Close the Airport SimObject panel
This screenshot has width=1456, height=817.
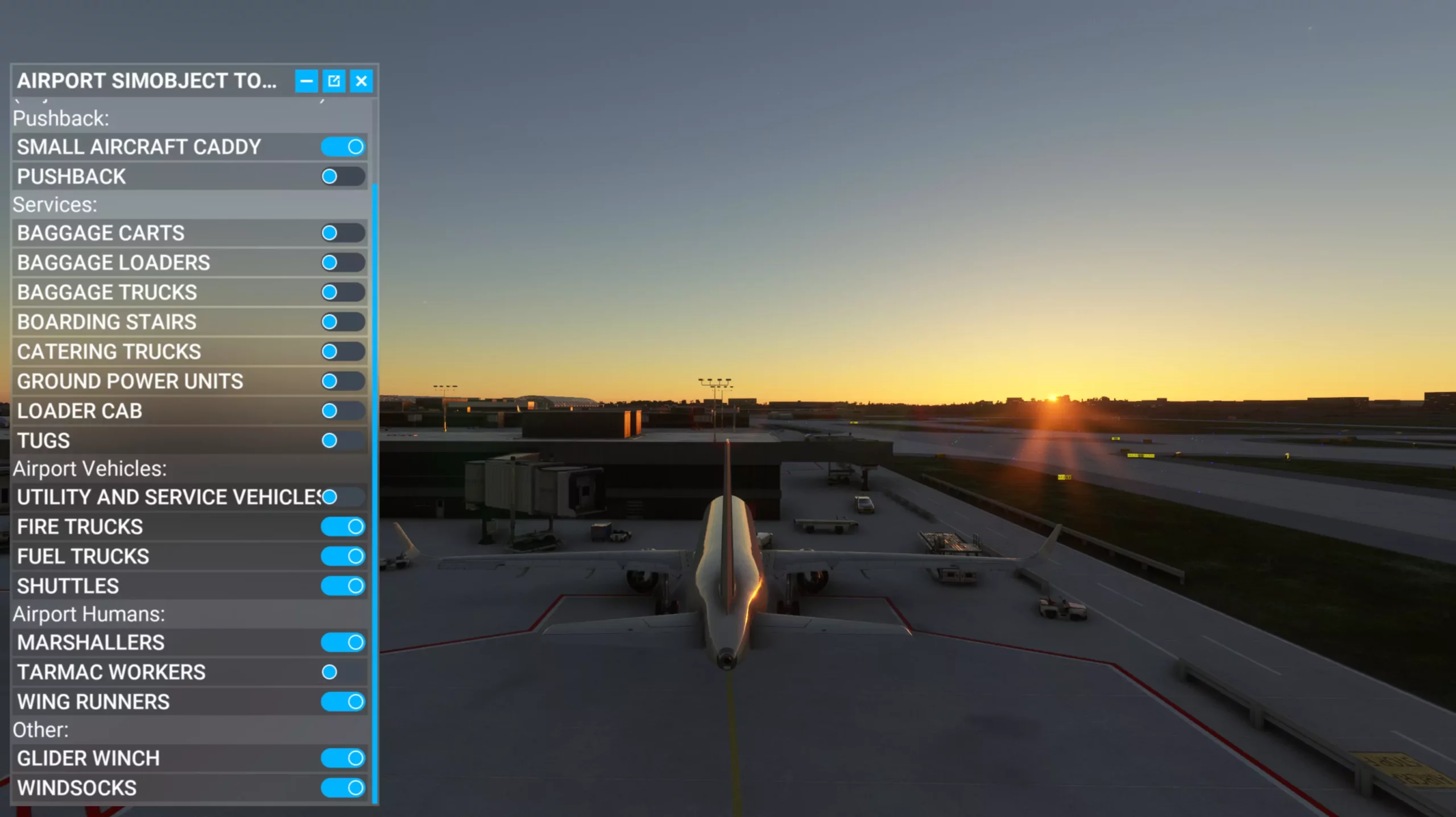click(x=361, y=81)
